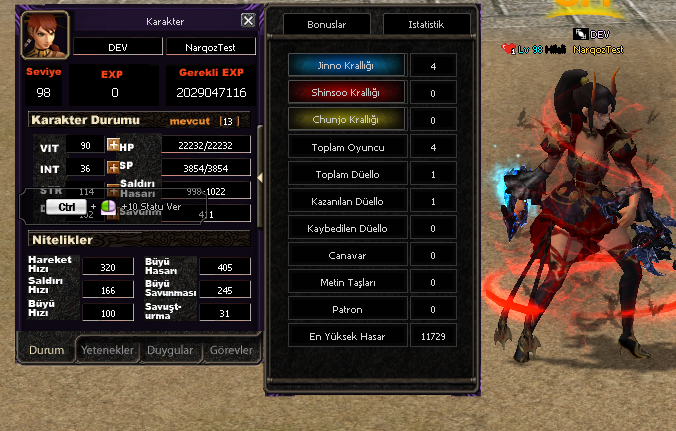
Task: Open the Bonuslar tab
Action: tap(327, 24)
